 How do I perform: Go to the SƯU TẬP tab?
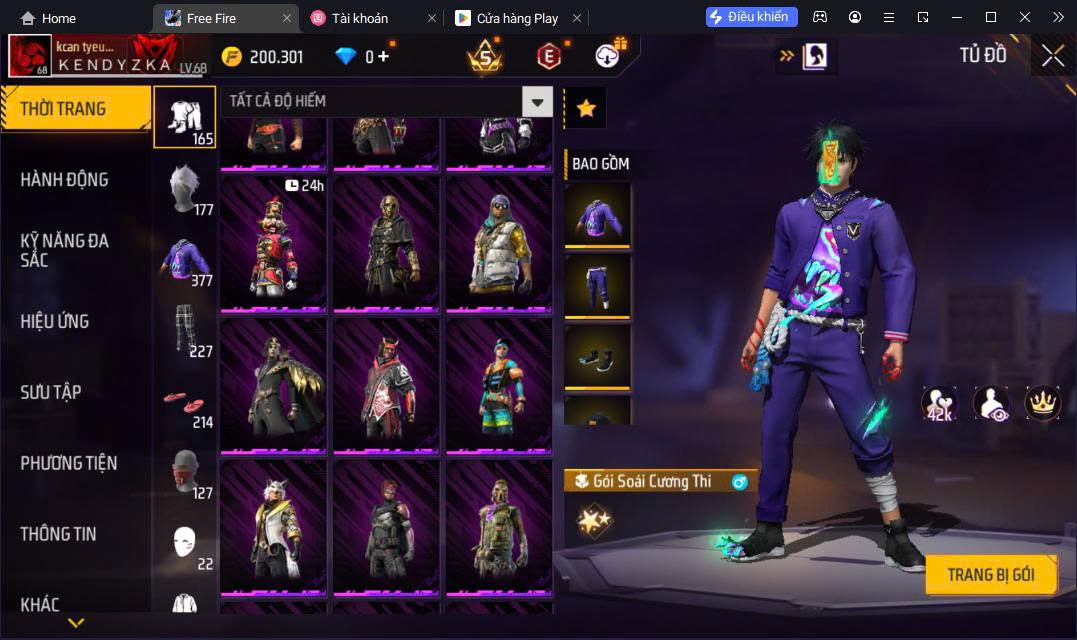[x=51, y=392]
